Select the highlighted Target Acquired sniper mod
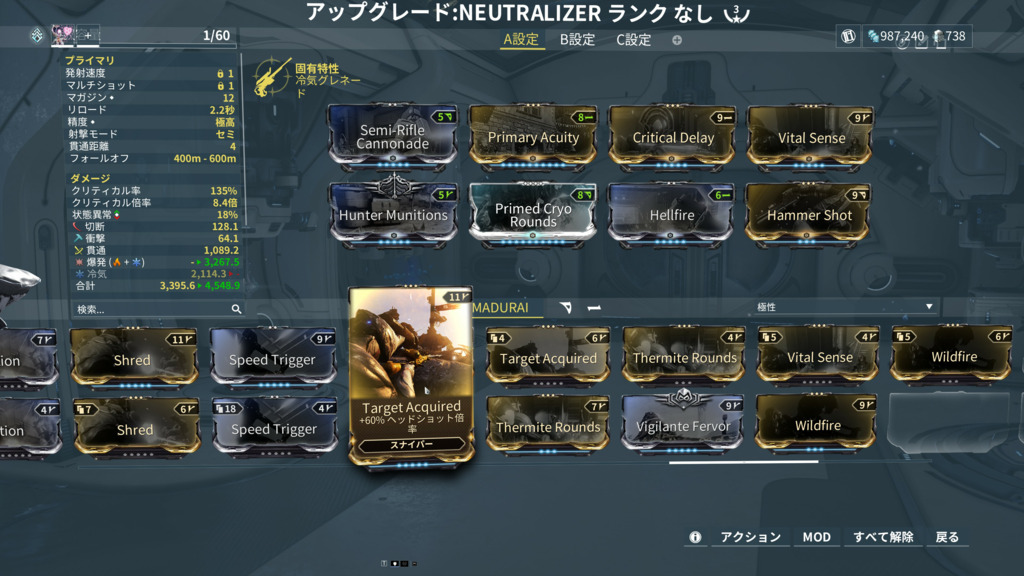The height and width of the screenshot is (576, 1024). click(411, 376)
